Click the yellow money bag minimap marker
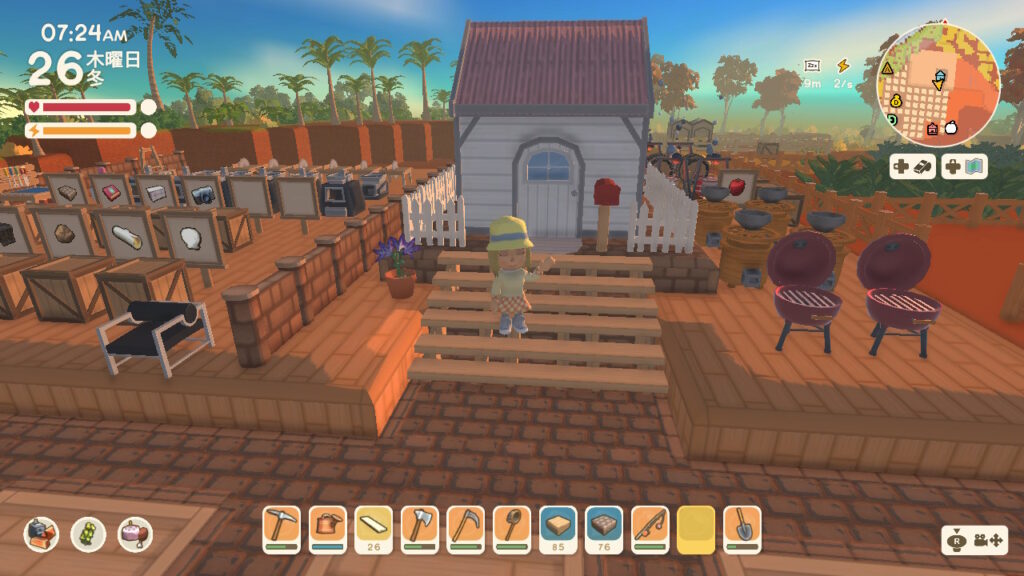The width and height of the screenshot is (1024, 576). [x=896, y=100]
